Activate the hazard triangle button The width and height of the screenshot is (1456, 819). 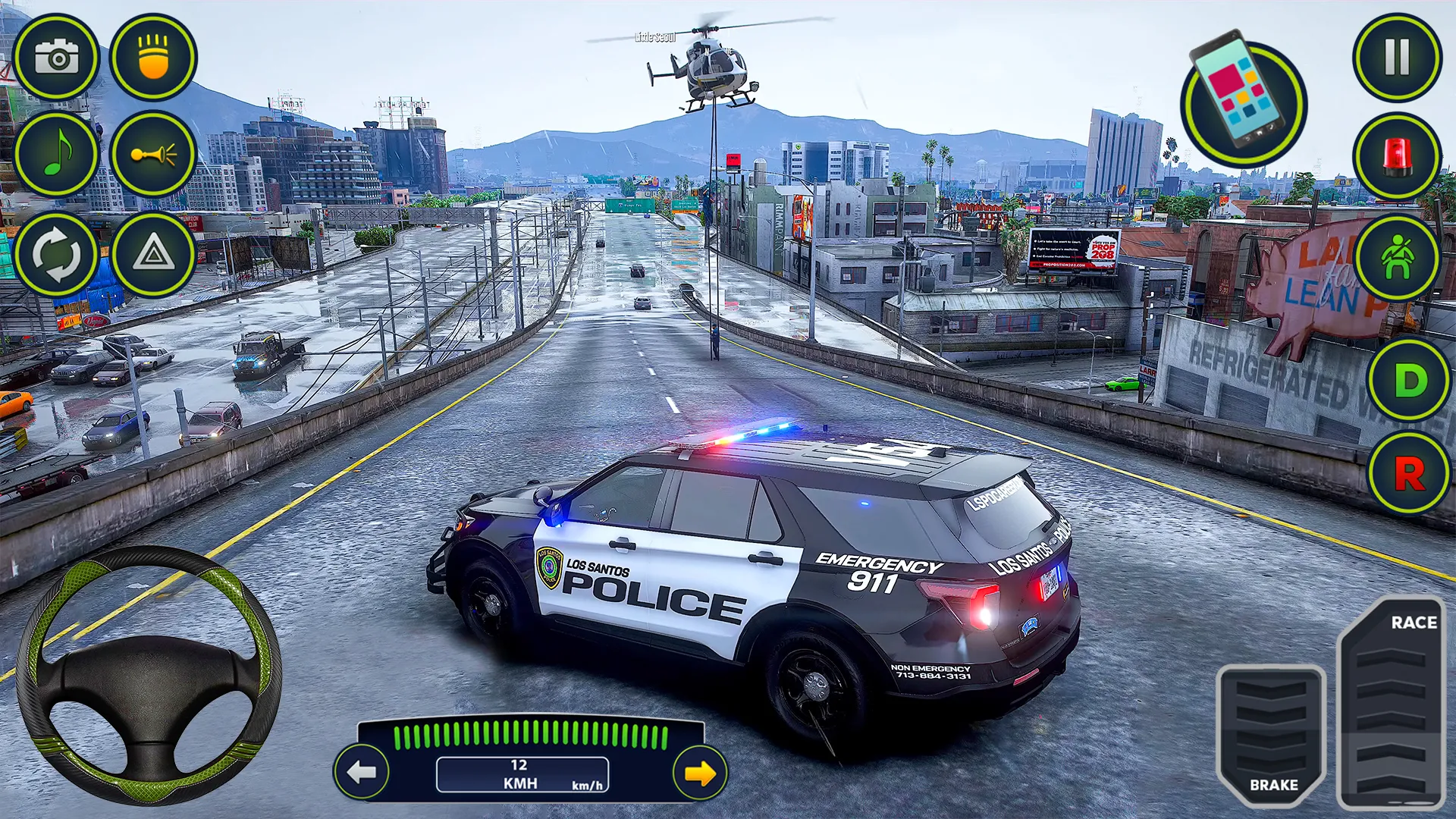[x=153, y=254]
